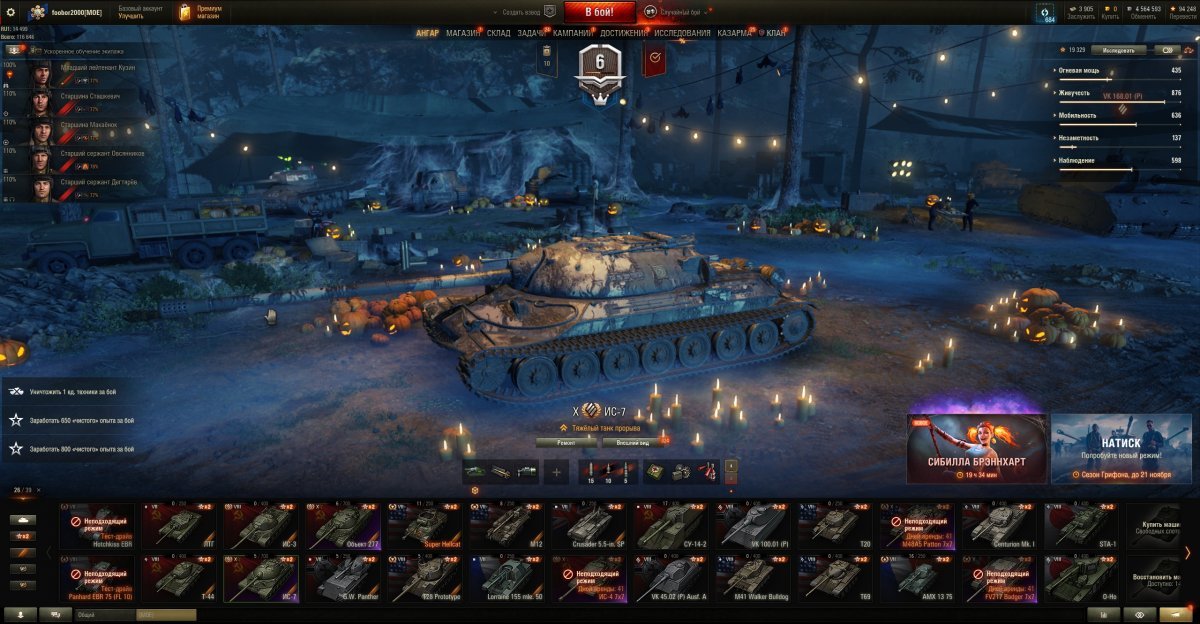Screen dimensions: 1200x624
Task: Open the Сибилла Брэннхарт promo banner
Action: tap(977, 448)
